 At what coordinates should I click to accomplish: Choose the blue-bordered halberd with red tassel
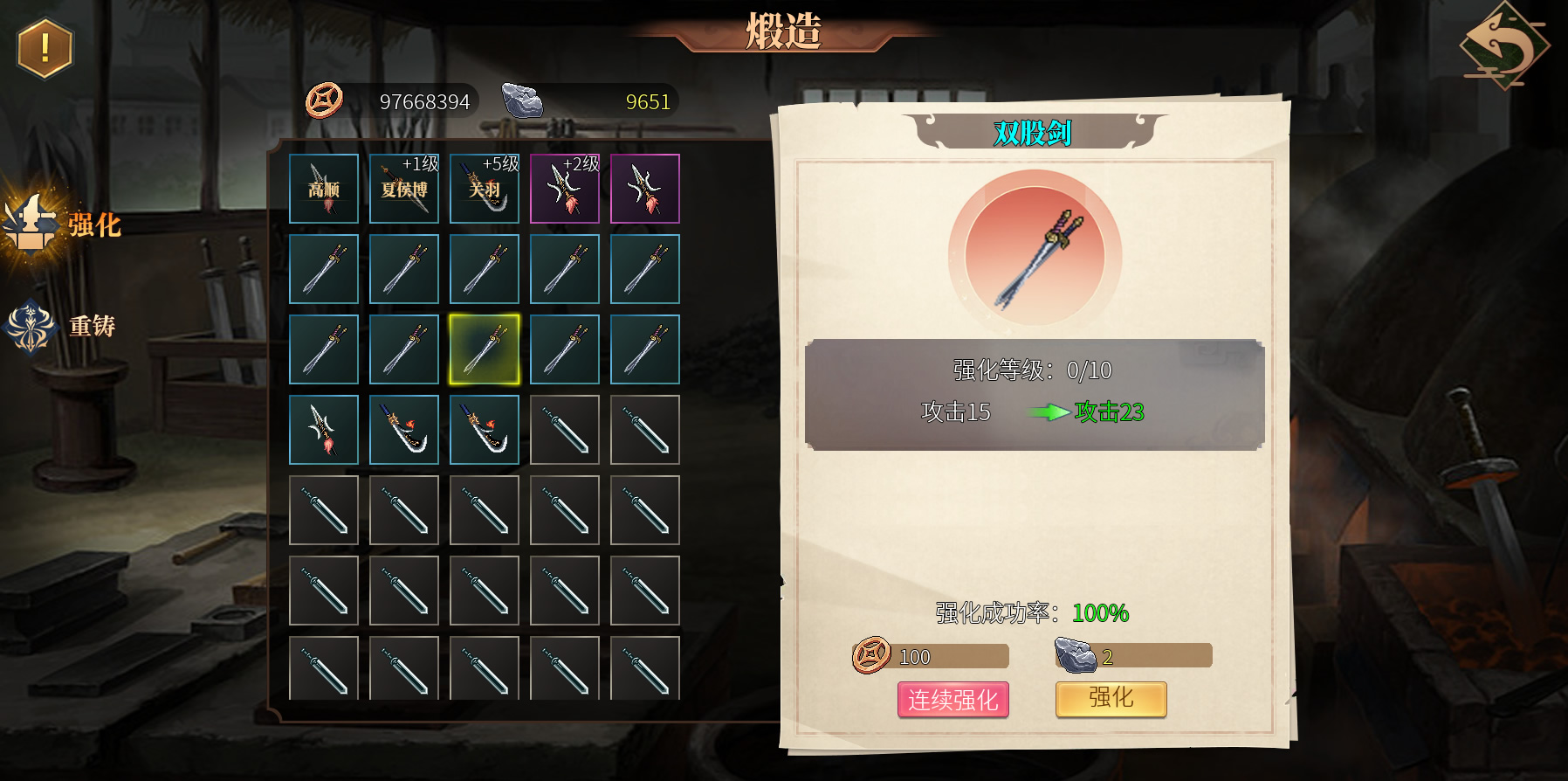[324, 430]
